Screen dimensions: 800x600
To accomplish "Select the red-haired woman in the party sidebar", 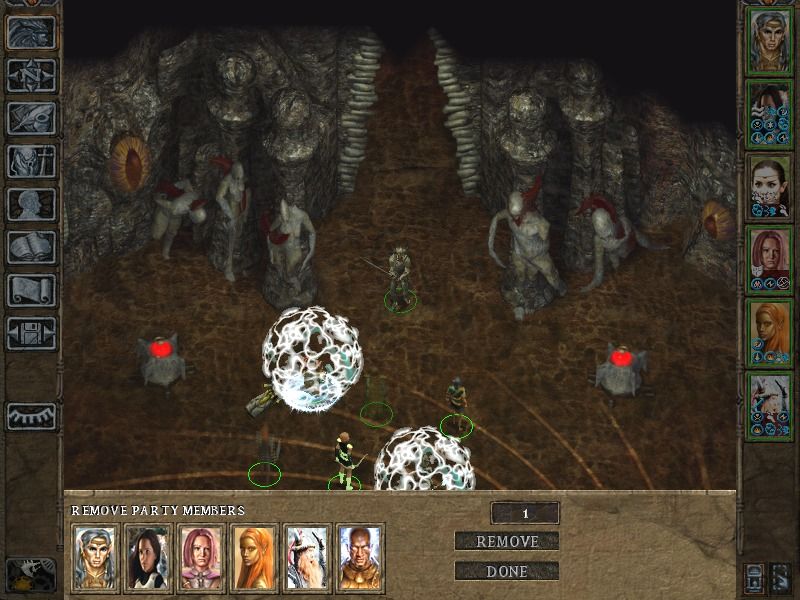I will 769,259.
